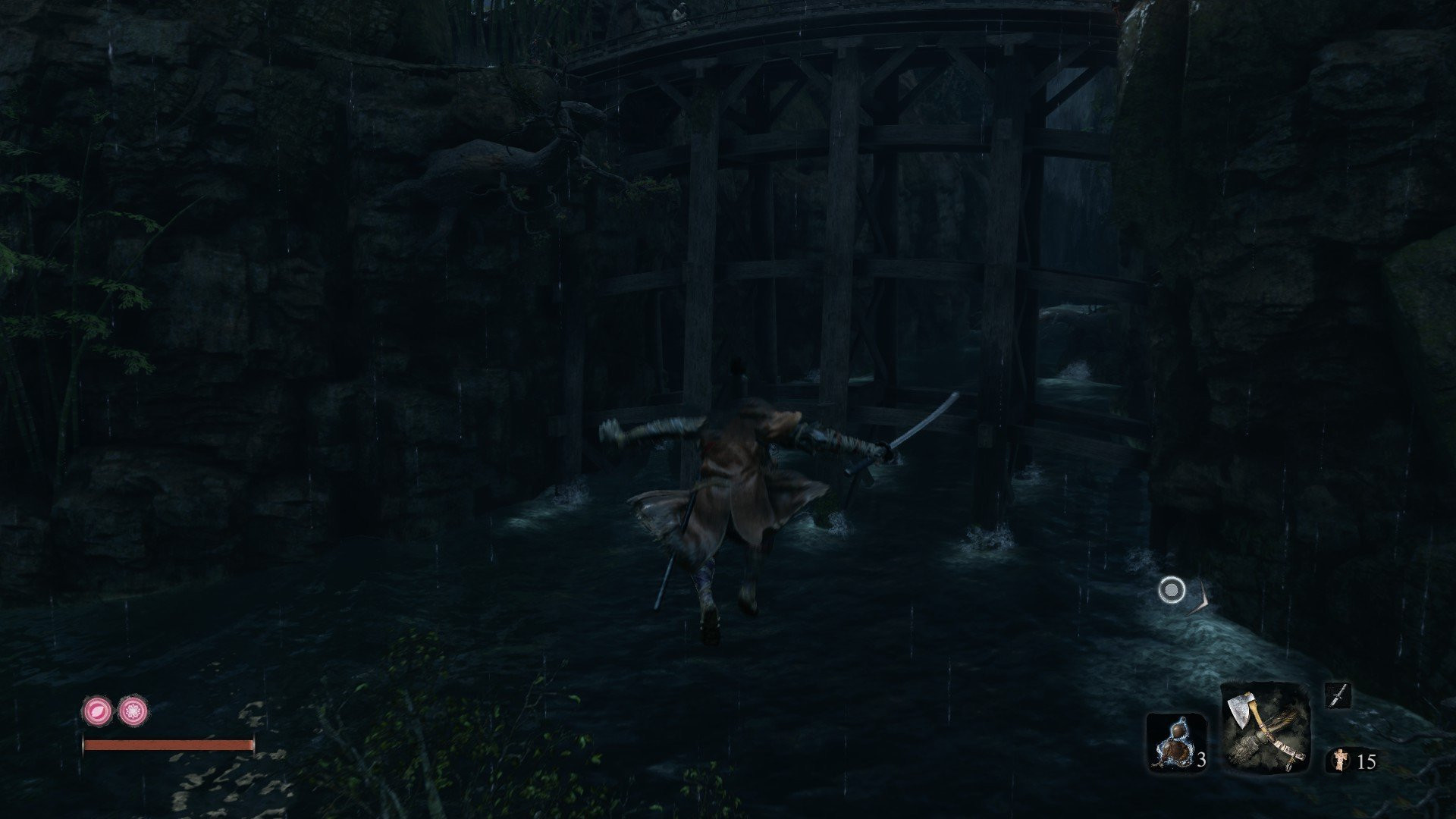1456x819 pixels.
Task: Click the blossom resurrection node icon
Action: [133, 711]
